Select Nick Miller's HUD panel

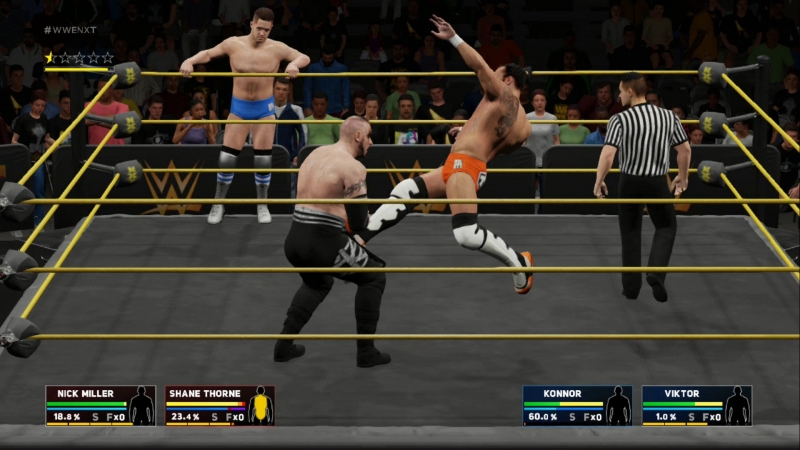pyautogui.click(x=99, y=405)
